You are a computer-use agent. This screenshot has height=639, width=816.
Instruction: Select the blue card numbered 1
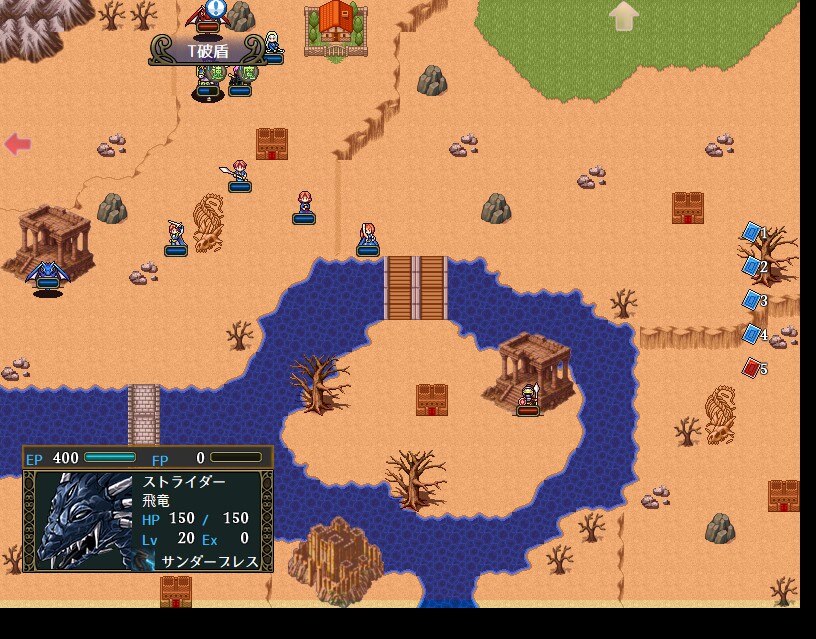[752, 232]
